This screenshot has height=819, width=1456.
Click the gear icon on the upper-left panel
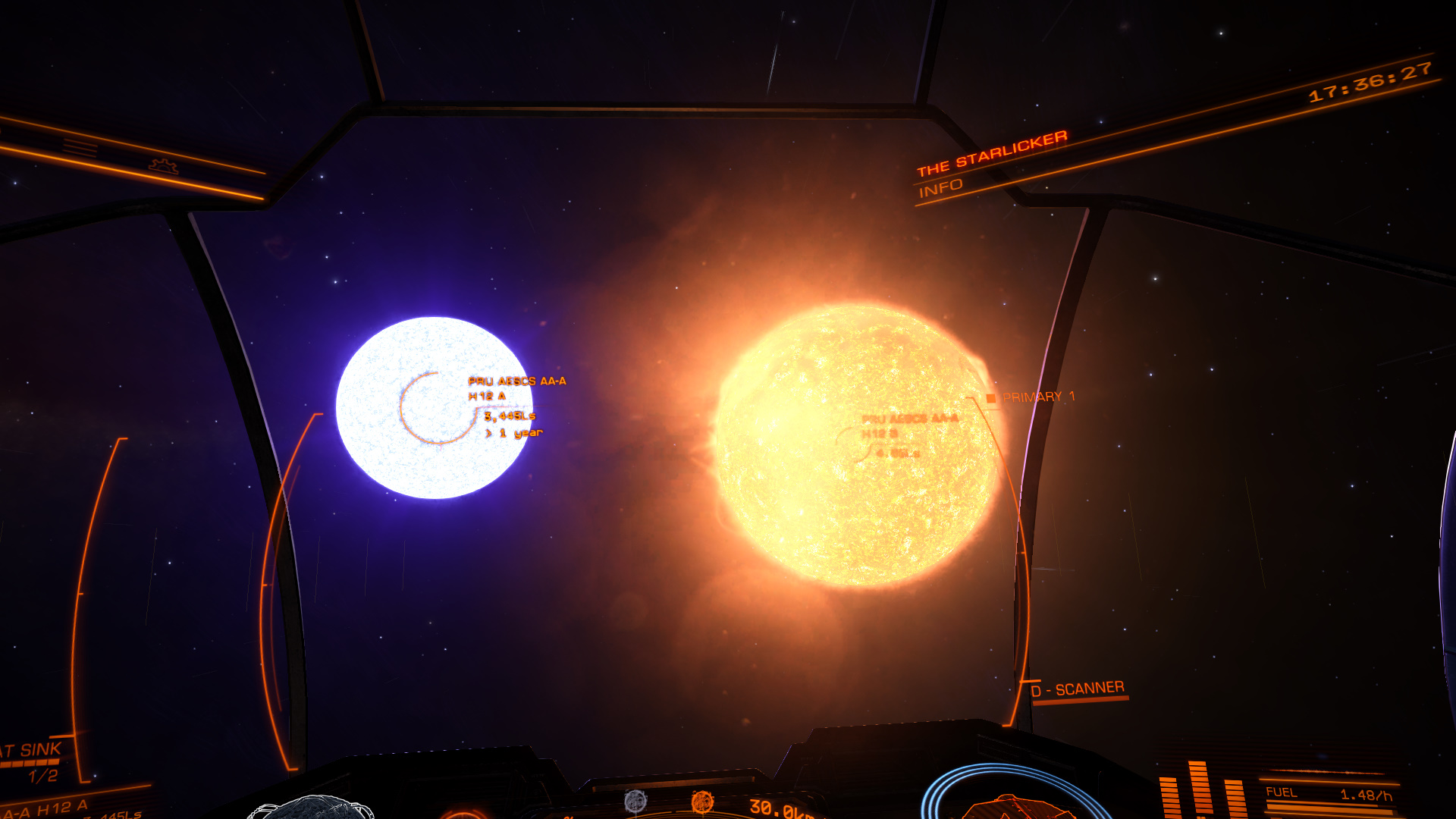[163, 165]
